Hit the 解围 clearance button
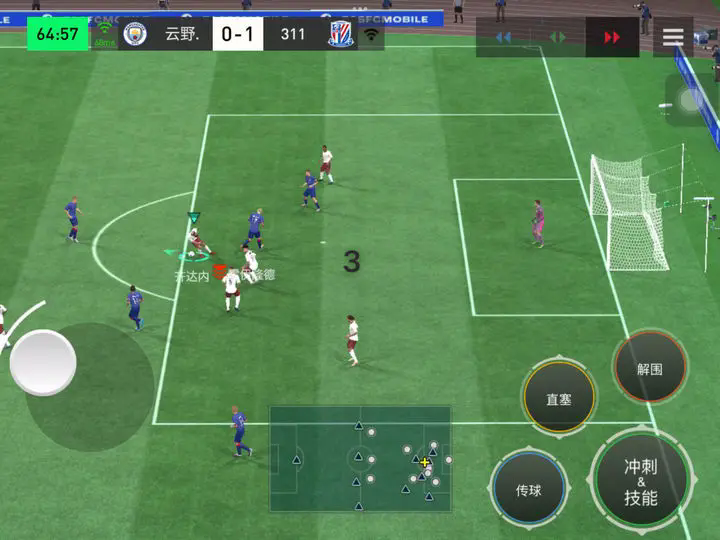Viewport: 720px width, 540px height. [x=649, y=368]
